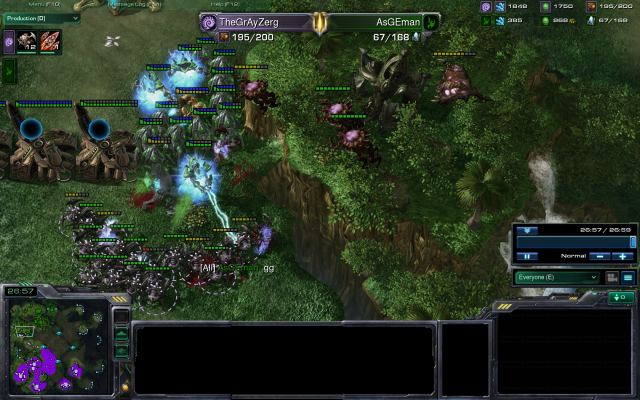Click the green arrow button above command card
Screen dimensions: 640x400
(x=620, y=297)
